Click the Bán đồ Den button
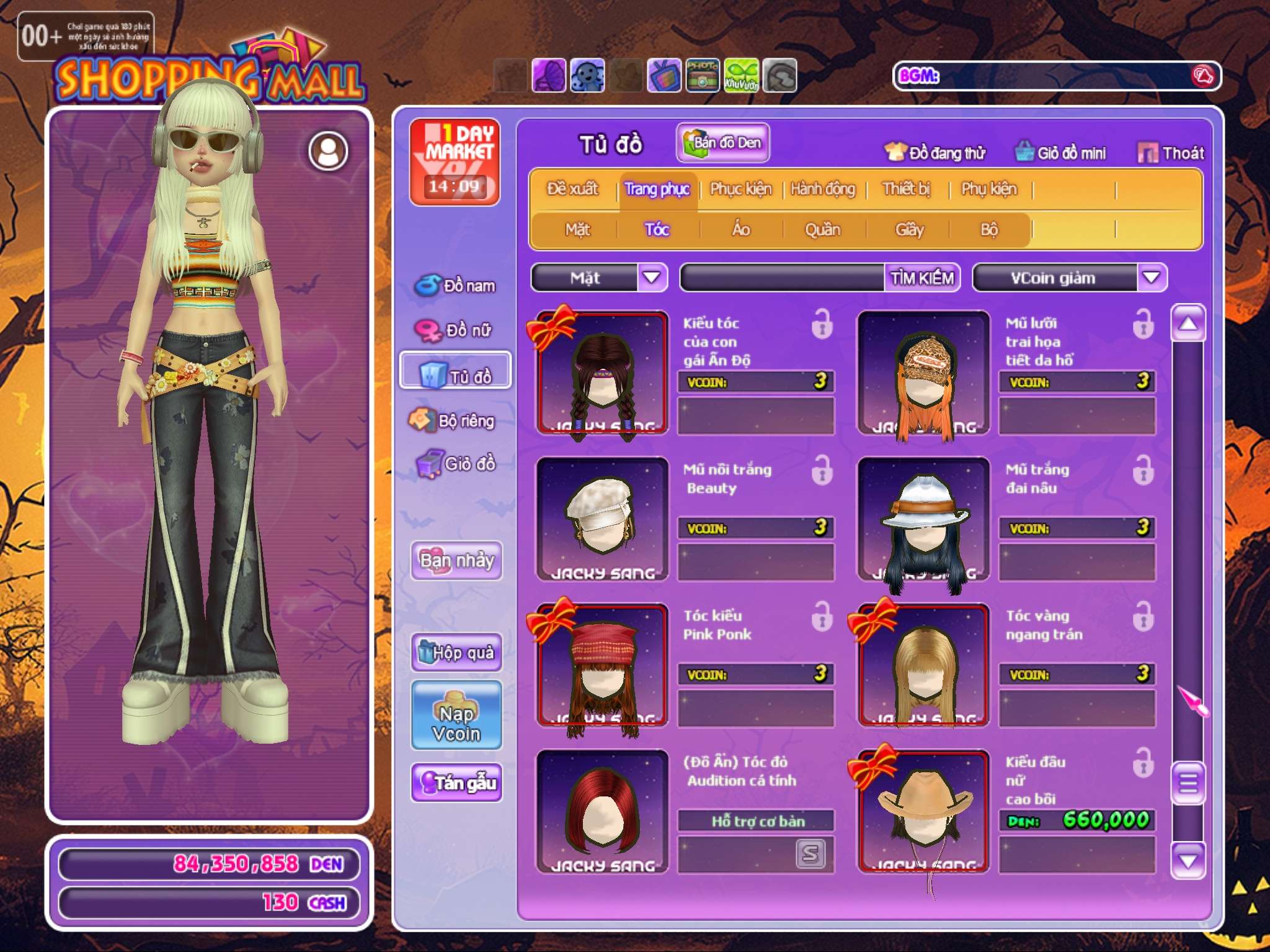Screen dimensions: 1270x952 (723, 143)
